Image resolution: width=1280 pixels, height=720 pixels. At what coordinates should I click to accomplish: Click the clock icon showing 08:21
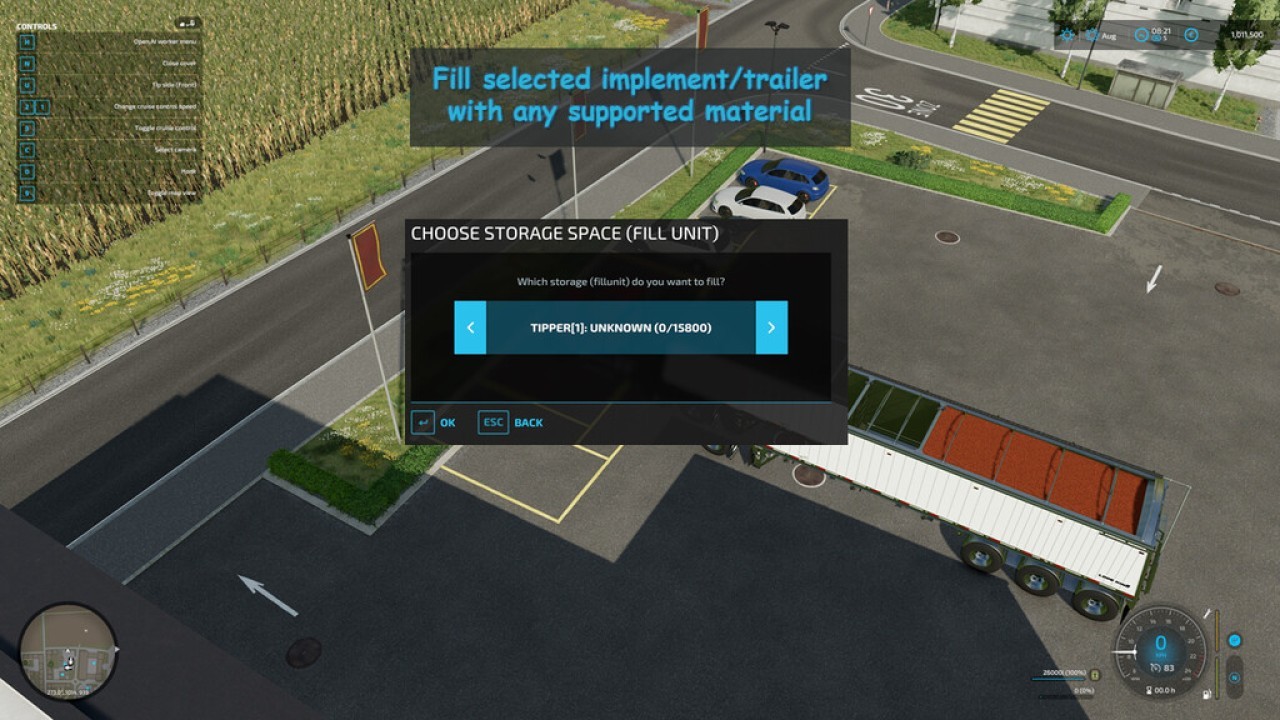pyautogui.click(x=1141, y=35)
